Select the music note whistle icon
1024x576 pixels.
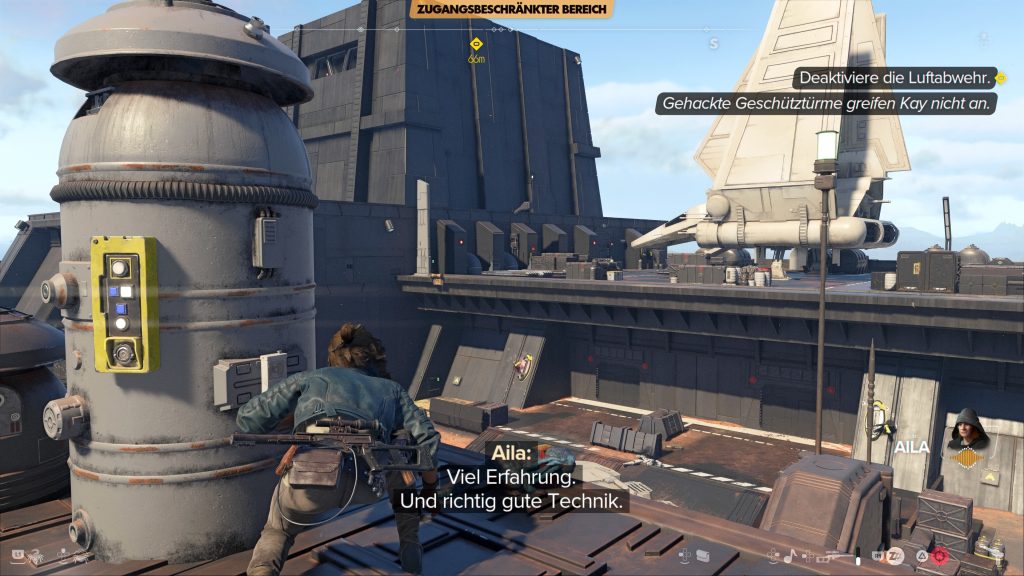coord(789,555)
